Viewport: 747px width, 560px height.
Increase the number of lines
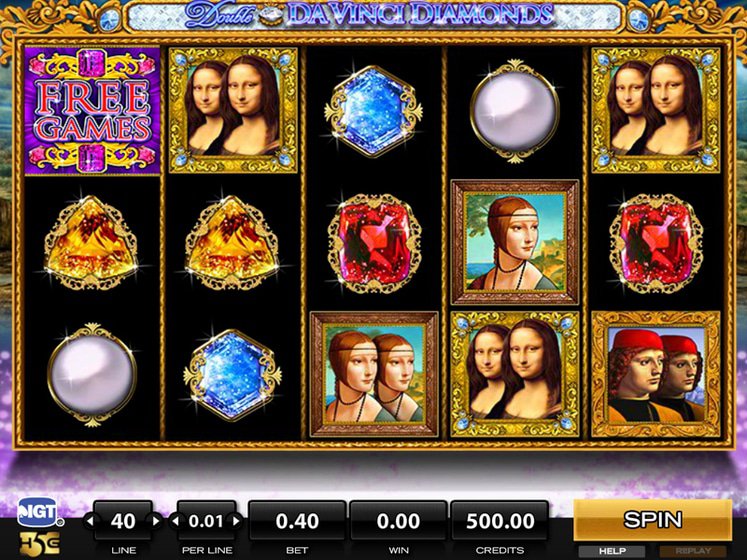(155, 521)
